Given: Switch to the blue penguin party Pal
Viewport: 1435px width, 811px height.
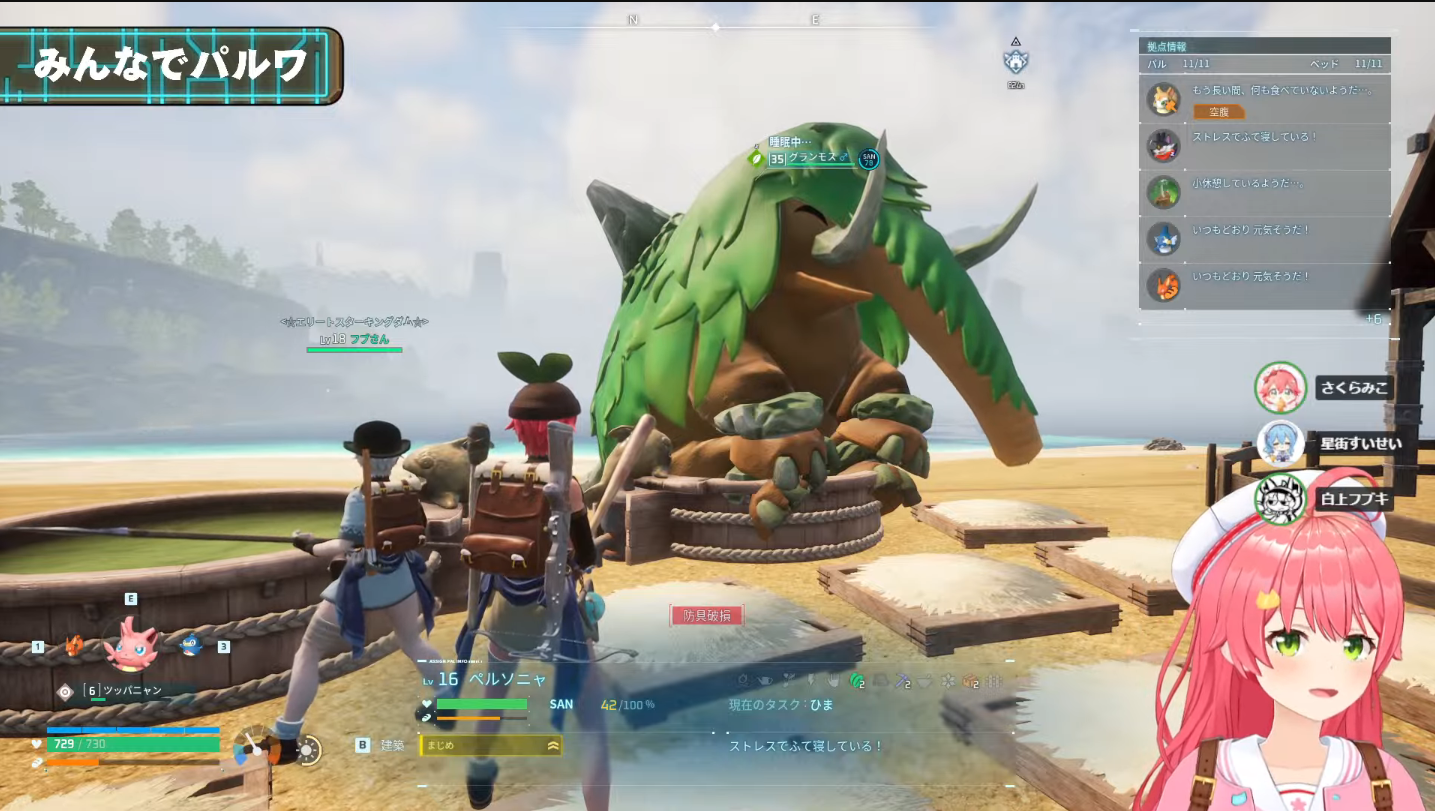Looking at the screenshot, I should pyautogui.click(x=190, y=645).
